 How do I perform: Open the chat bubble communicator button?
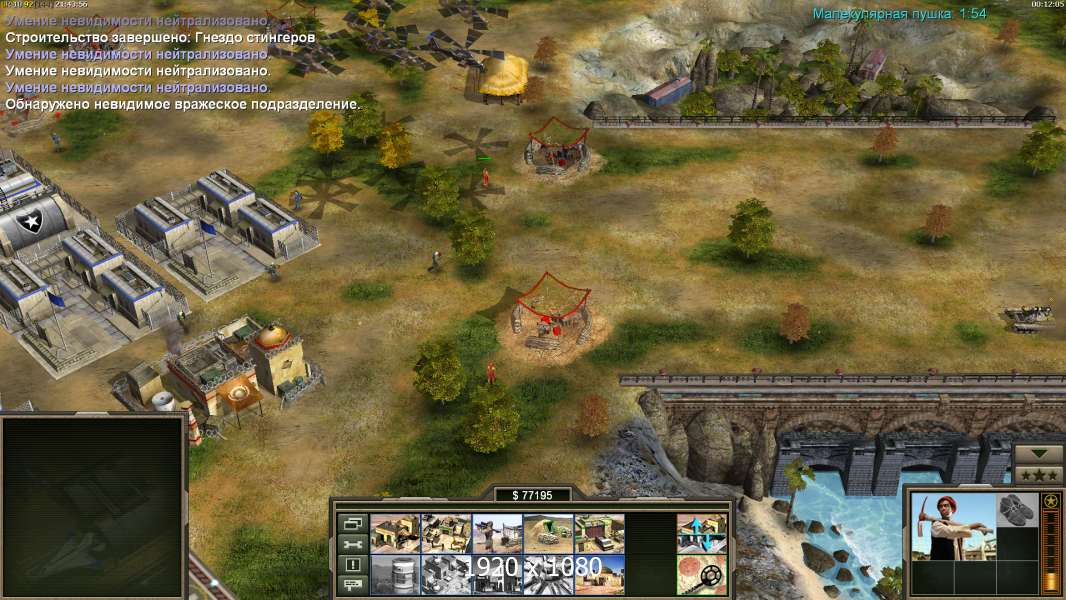[x=351, y=584]
